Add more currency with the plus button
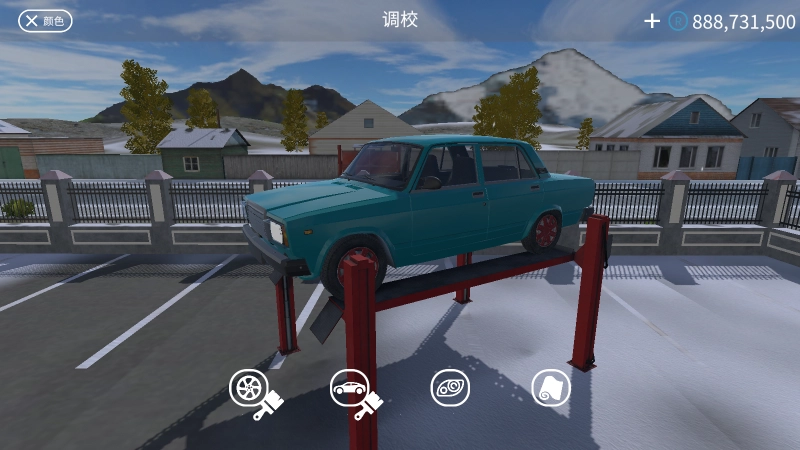Screen dimensions: 800x450 click(652, 21)
